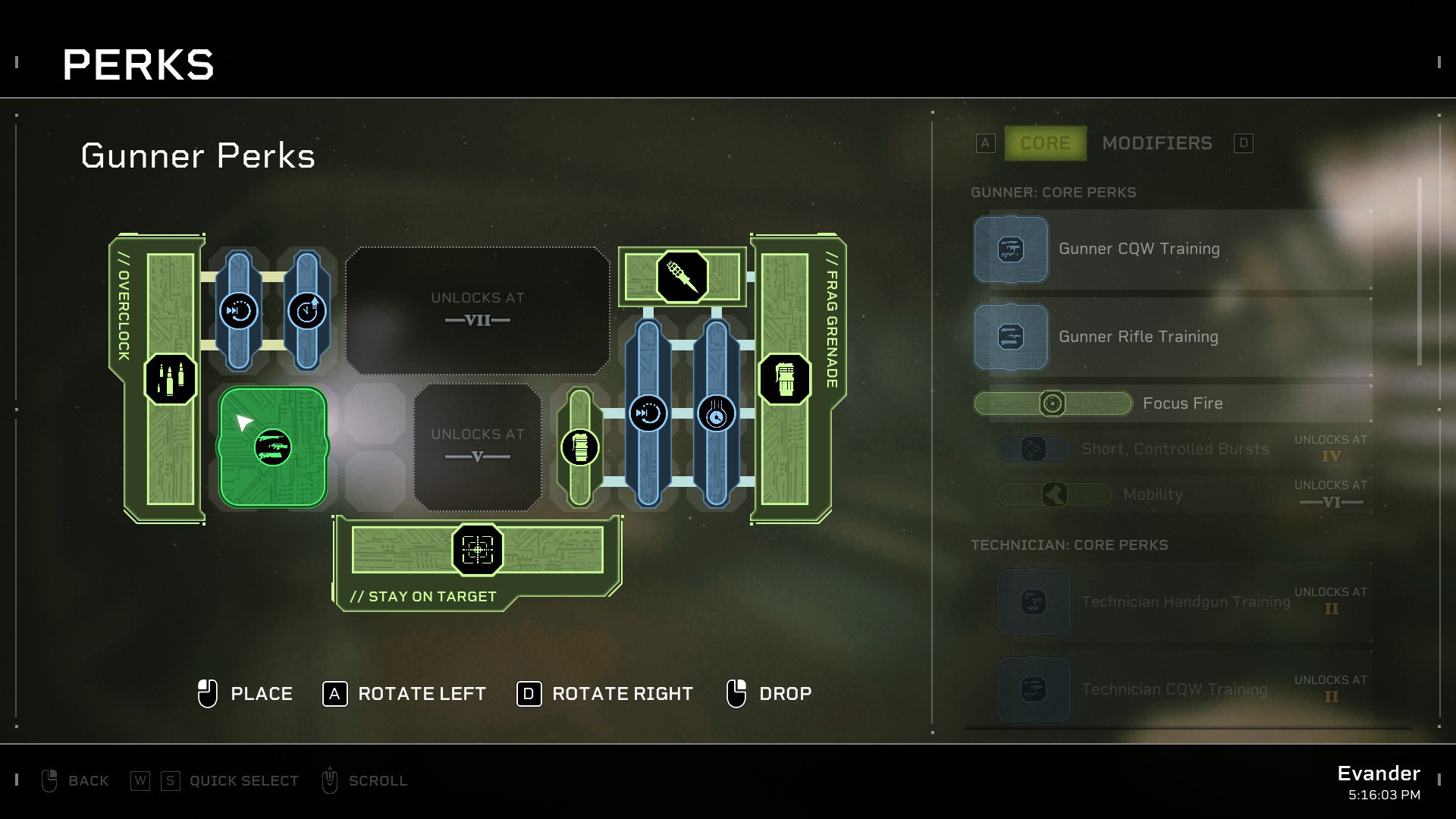Image resolution: width=1456 pixels, height=819 pixels.
Task: Select the Stay On Target crosshair icon
Action: 477,551
